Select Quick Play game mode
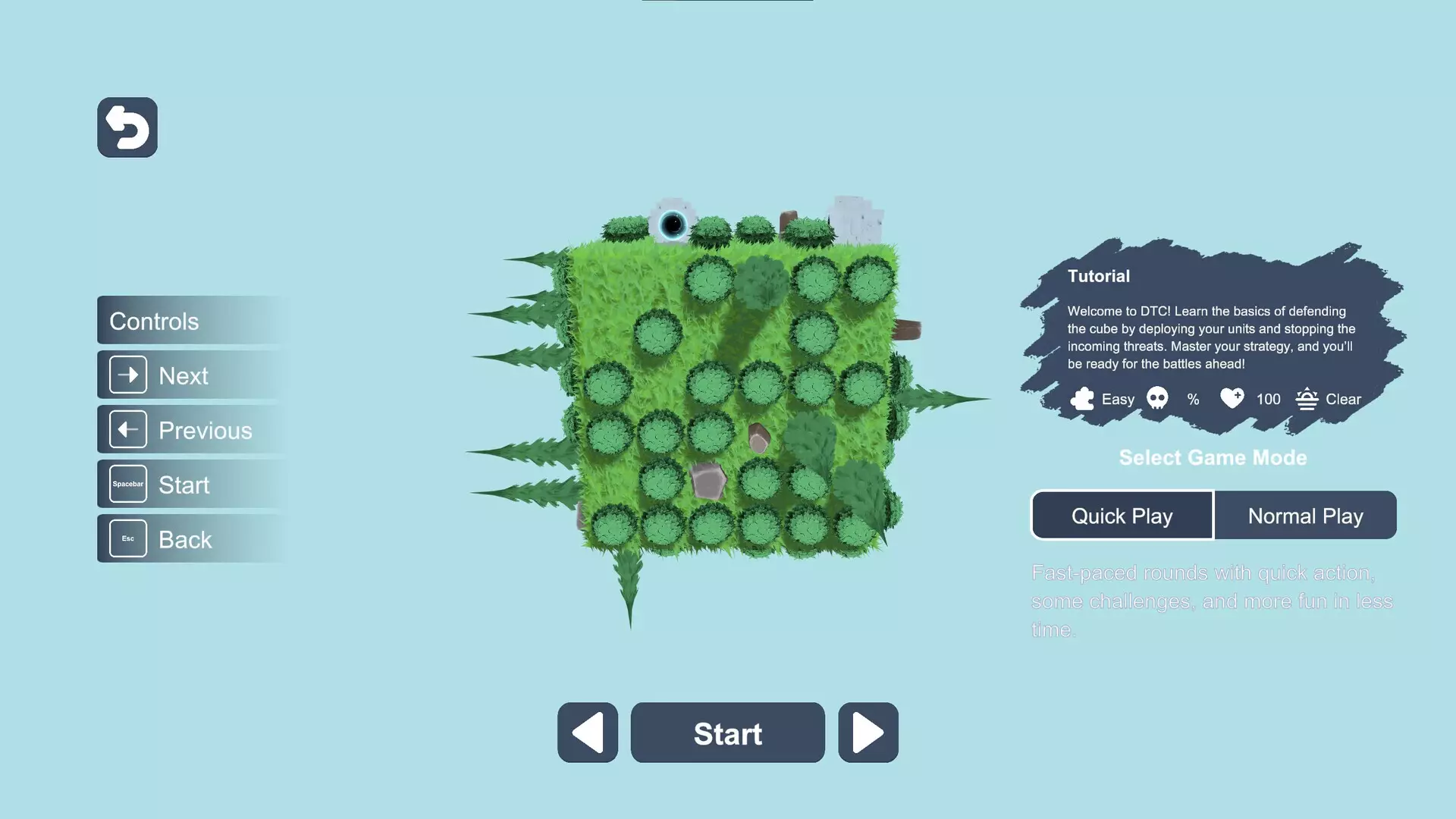This screenshot has height=819, width=1456. (x=1122, y=516)
